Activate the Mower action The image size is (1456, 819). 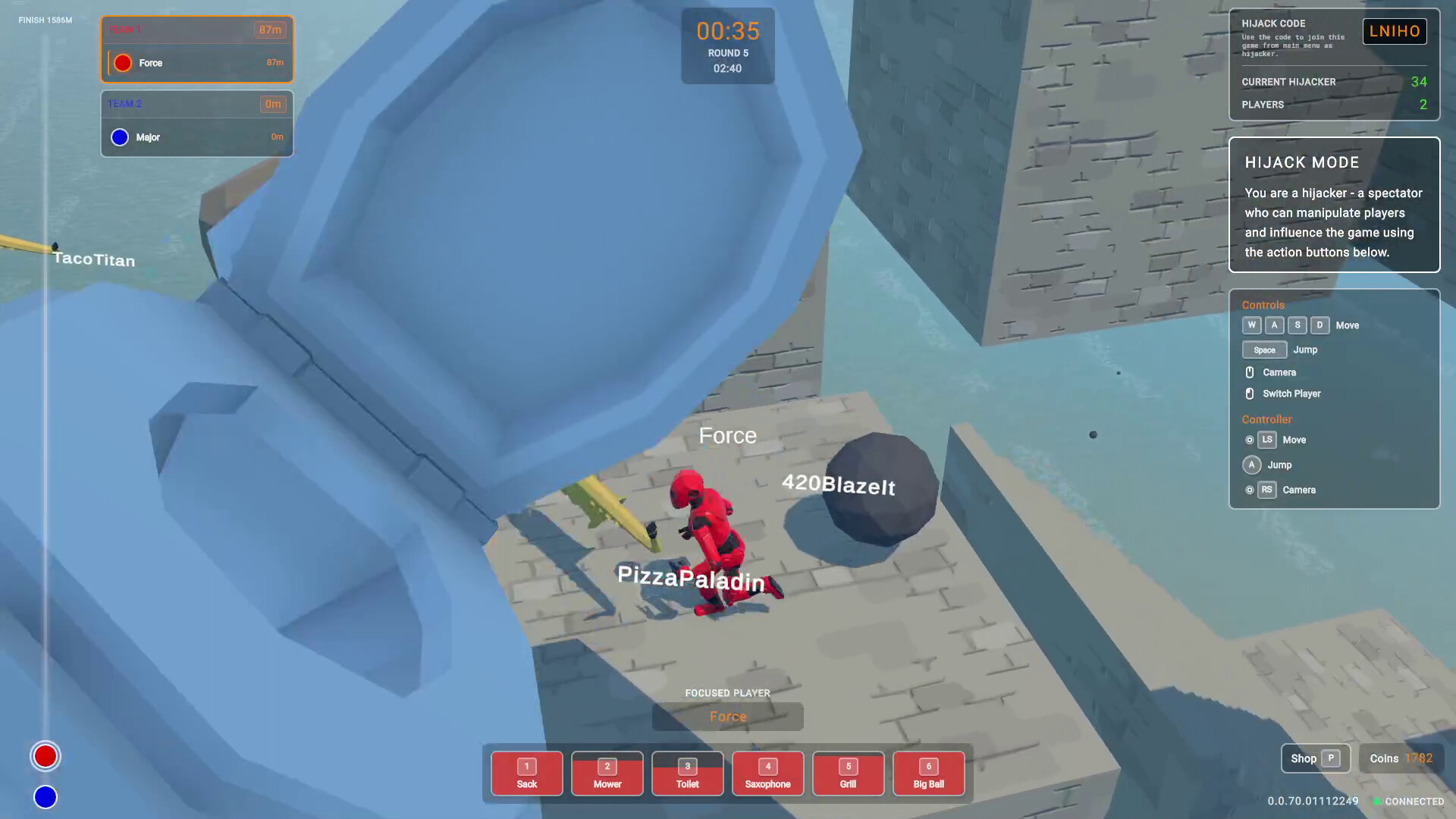point(607,773)
